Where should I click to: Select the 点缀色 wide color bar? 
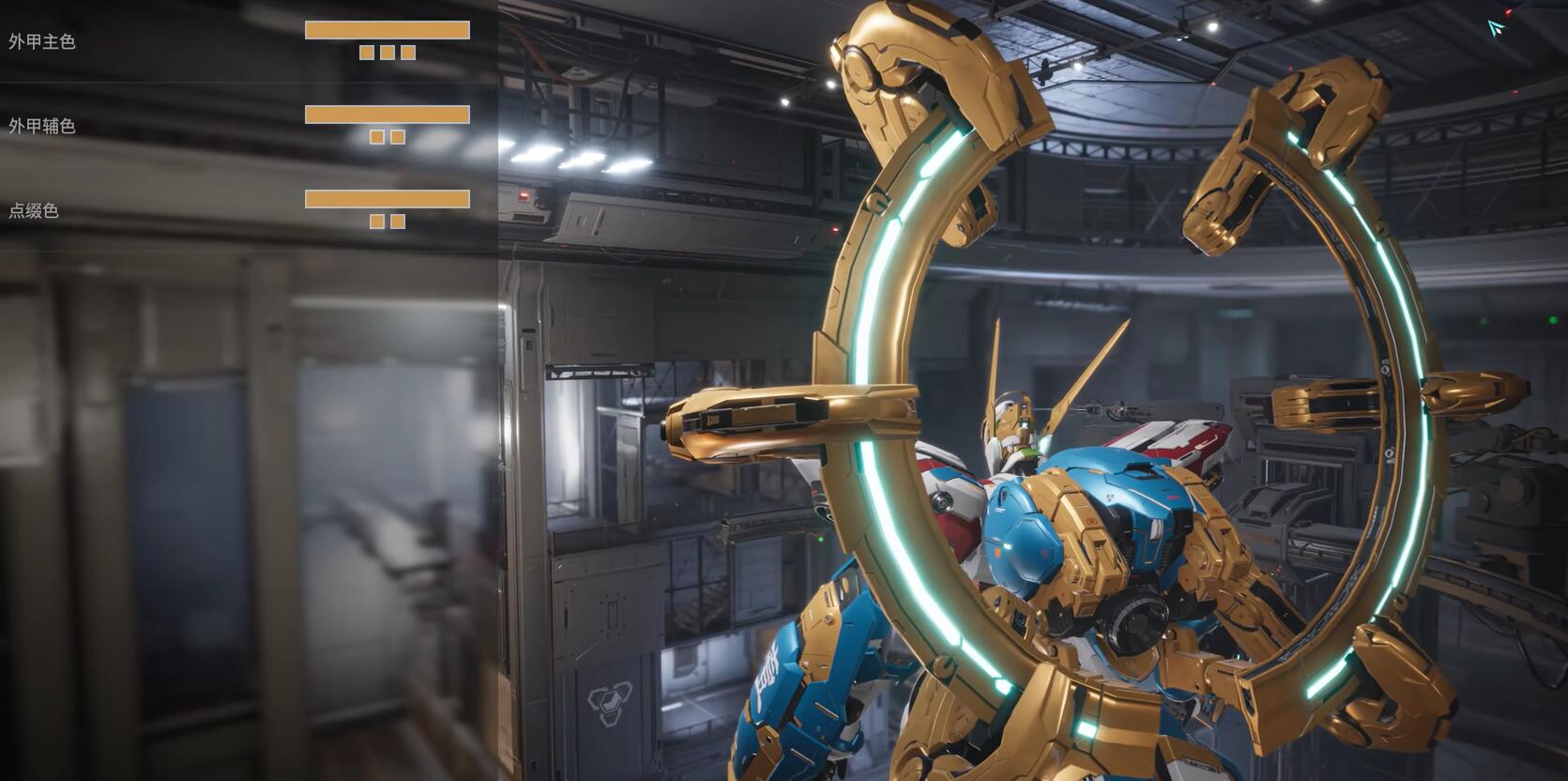pyautogui.click(x=387, y=199)
